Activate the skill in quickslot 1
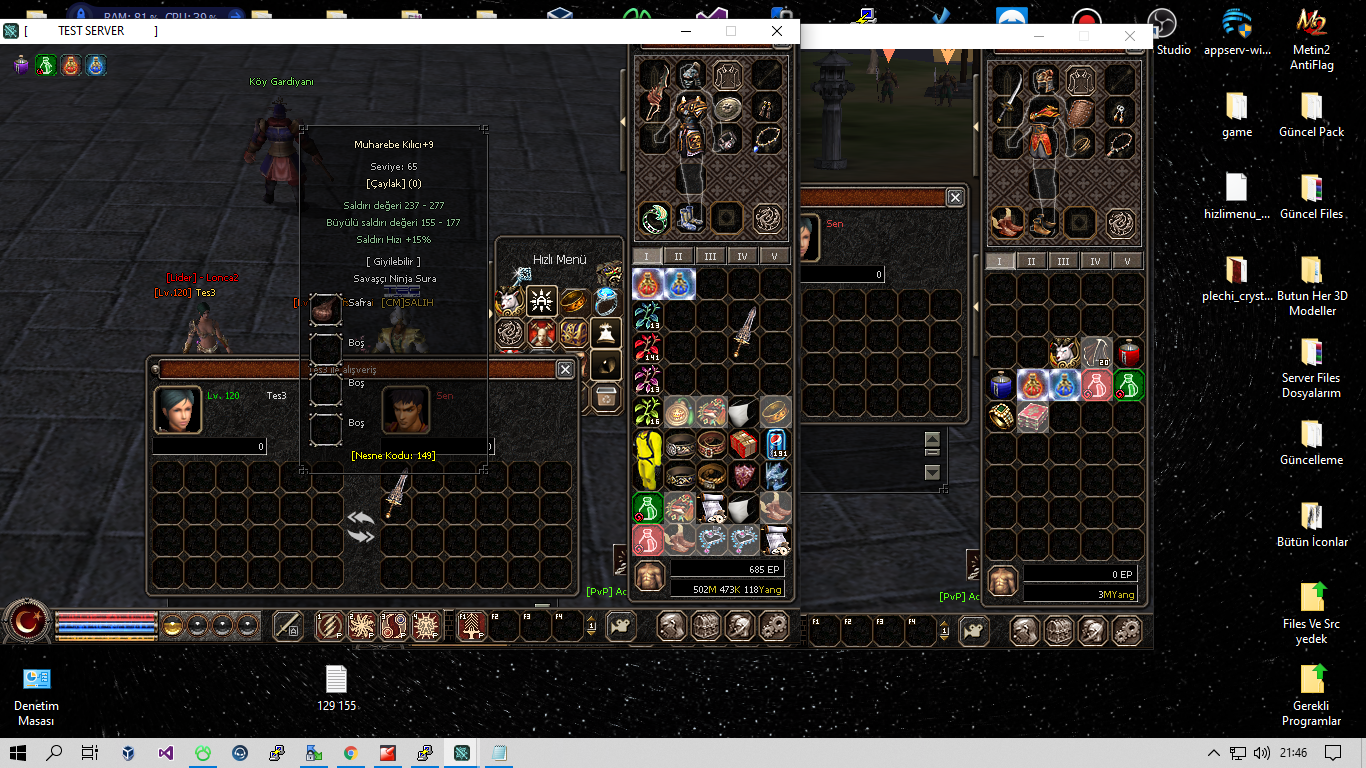Viewport: 1366px width, 768px height. coord(329,626)
